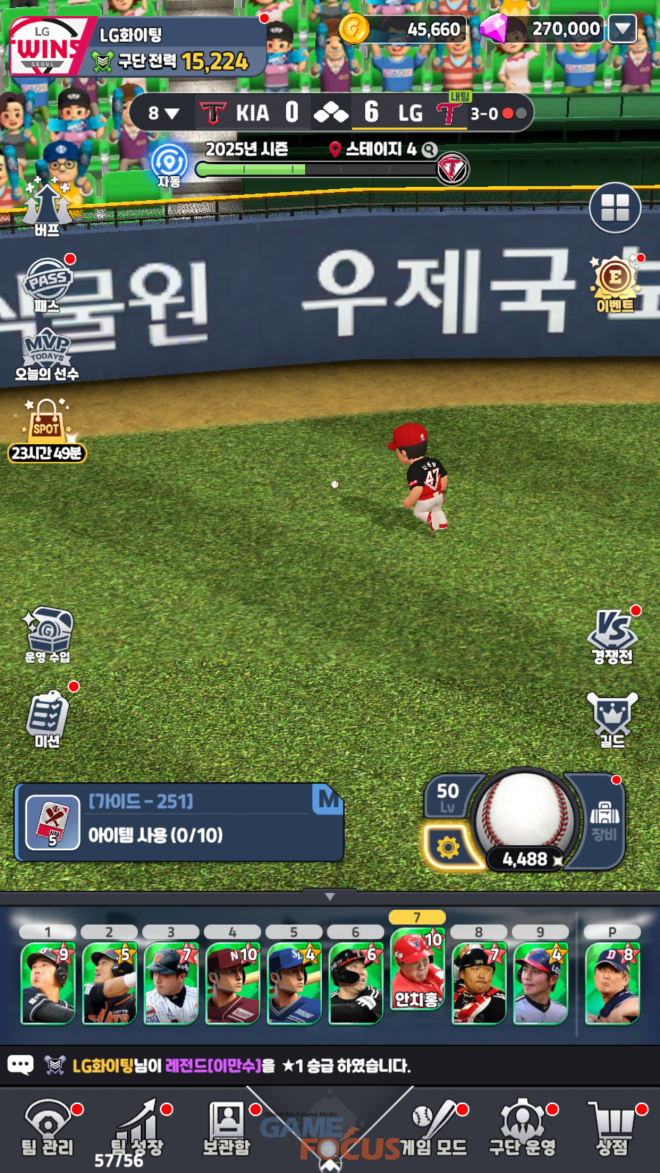660x1173 pixels.
Task: Open the 팀 성장 team growth menu
Action: (137, 1128)
